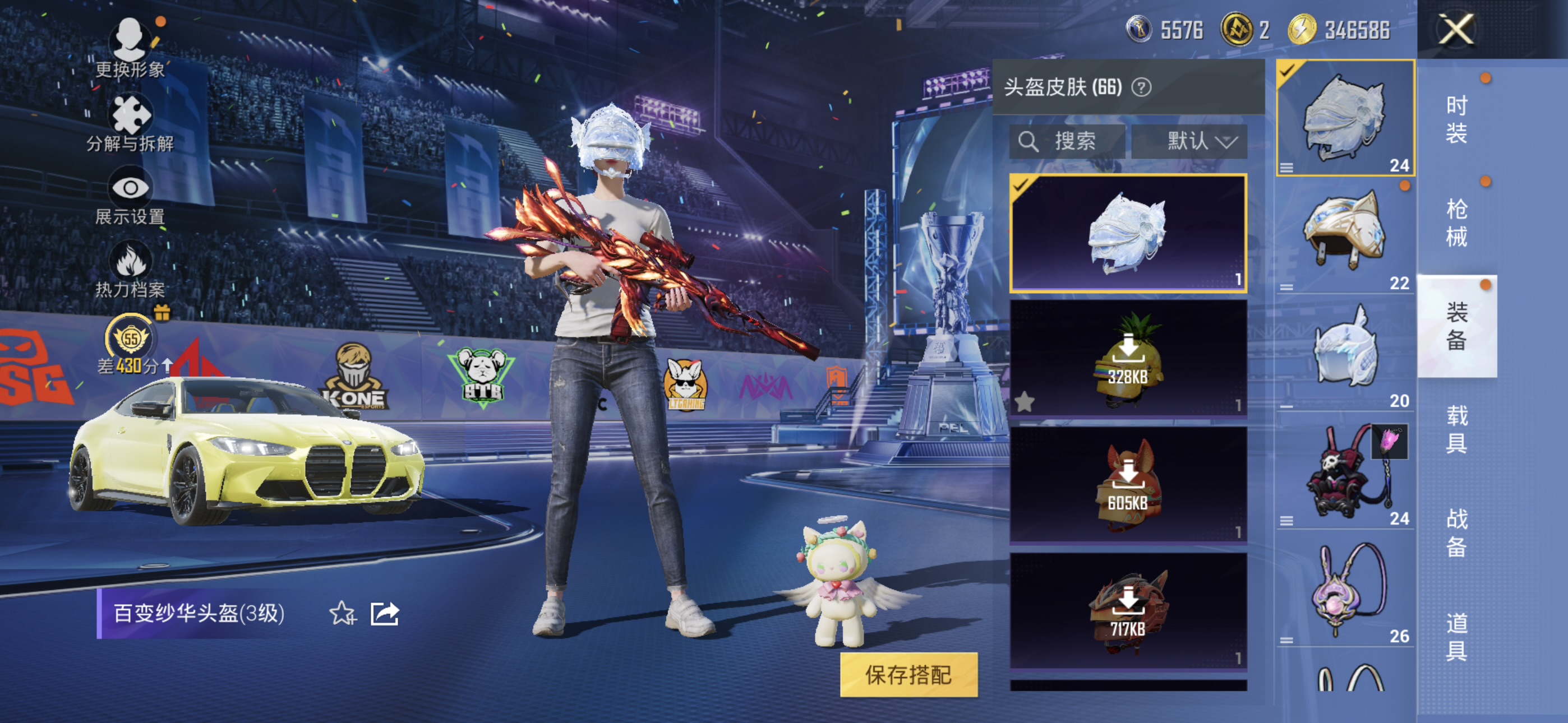Image resolution: width=1568 pixels, height=723 pixels.
Task: Switch to the 时装 fashion tab
Action: tap(1456, 119)
